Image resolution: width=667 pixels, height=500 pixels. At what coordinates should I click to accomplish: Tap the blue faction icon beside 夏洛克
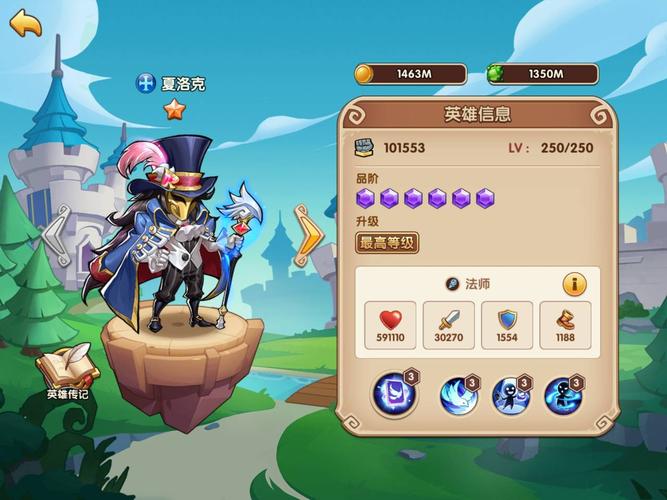146,83
